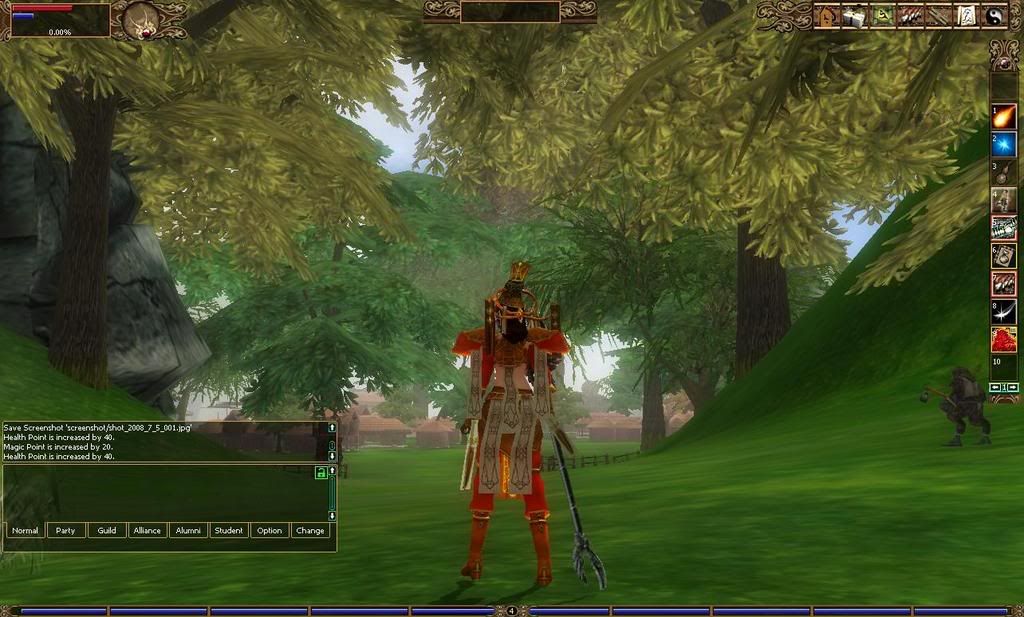
Task: Activate the fireball skill in slot 1
Action: [x=1004, y=116]
